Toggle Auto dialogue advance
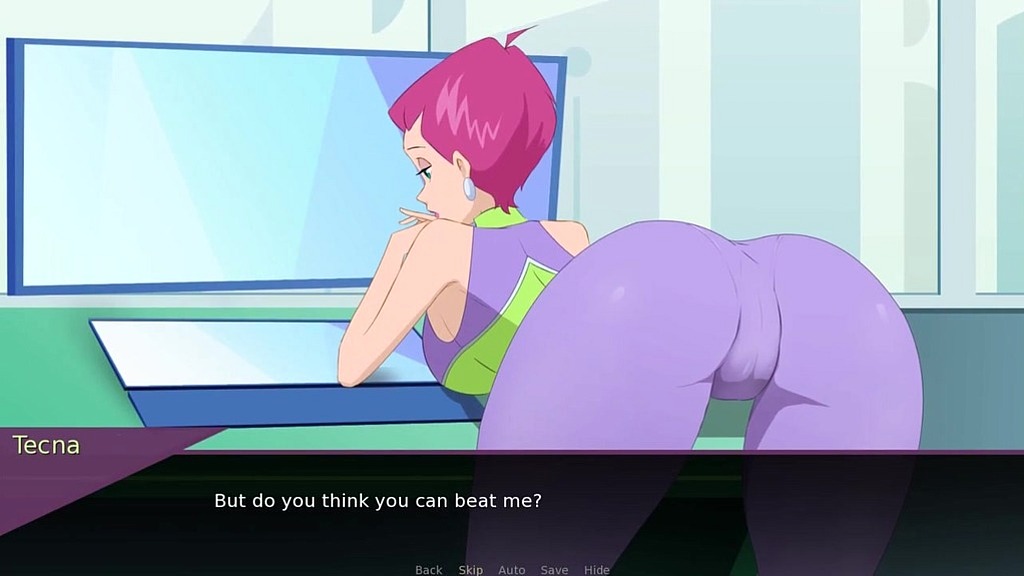The width and height of the screenshot is (1024, 576). pos(511,570)
